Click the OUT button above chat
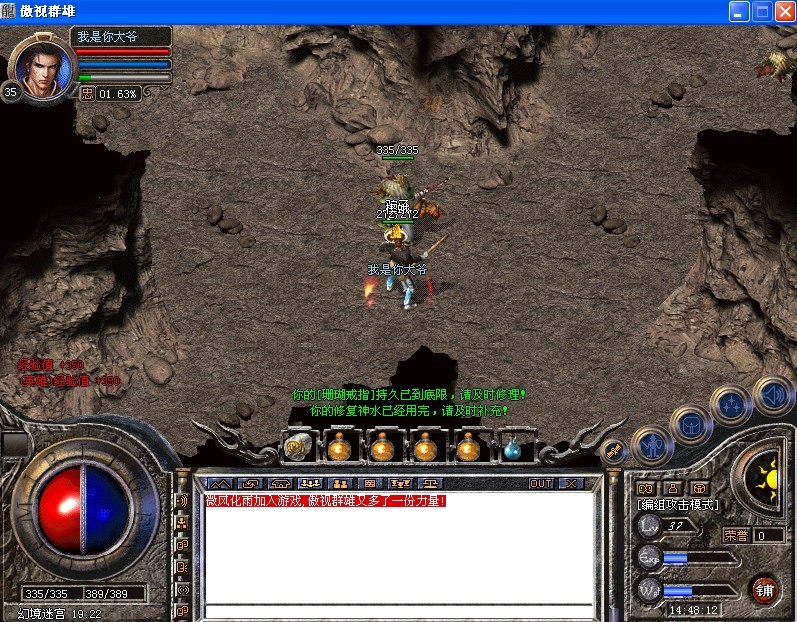This screenshot has width=797, height=622. pos(541,483)
